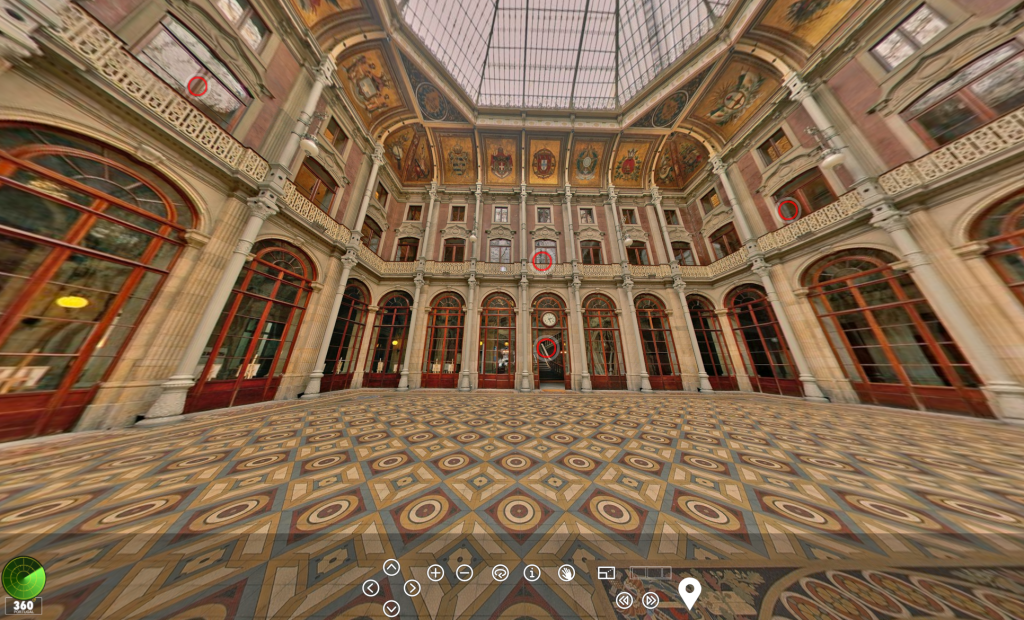Image resolution: width=1024 pixels, height=620 pixels.
Task: Go to the previous panorama scene
Action: tap(624, 600)
